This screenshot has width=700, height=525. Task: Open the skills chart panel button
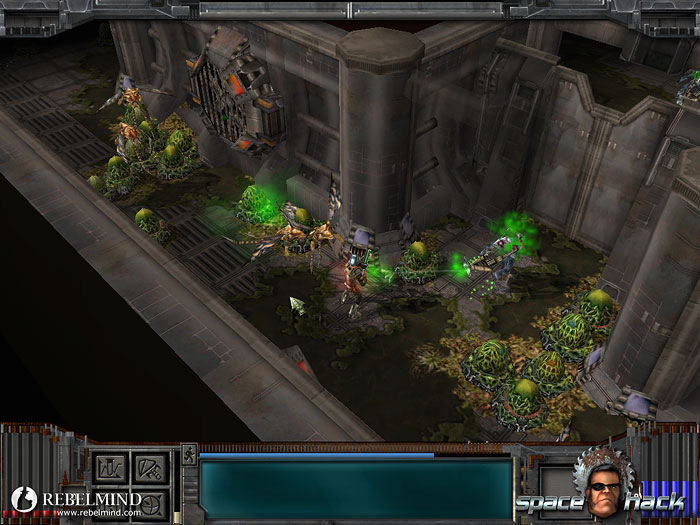(109, 468)
